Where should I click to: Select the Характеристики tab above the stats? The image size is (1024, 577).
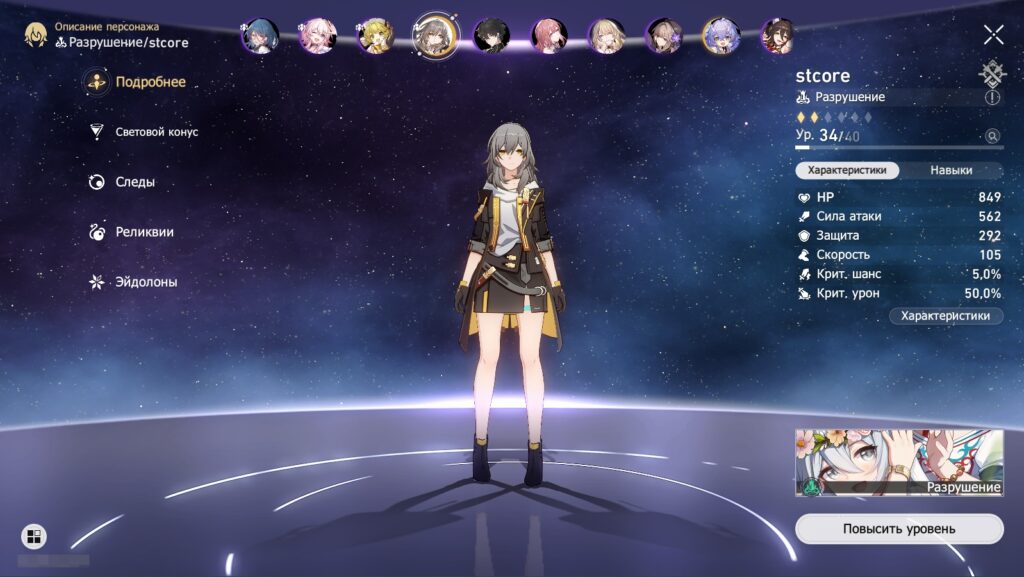click(x=847, y=170)
